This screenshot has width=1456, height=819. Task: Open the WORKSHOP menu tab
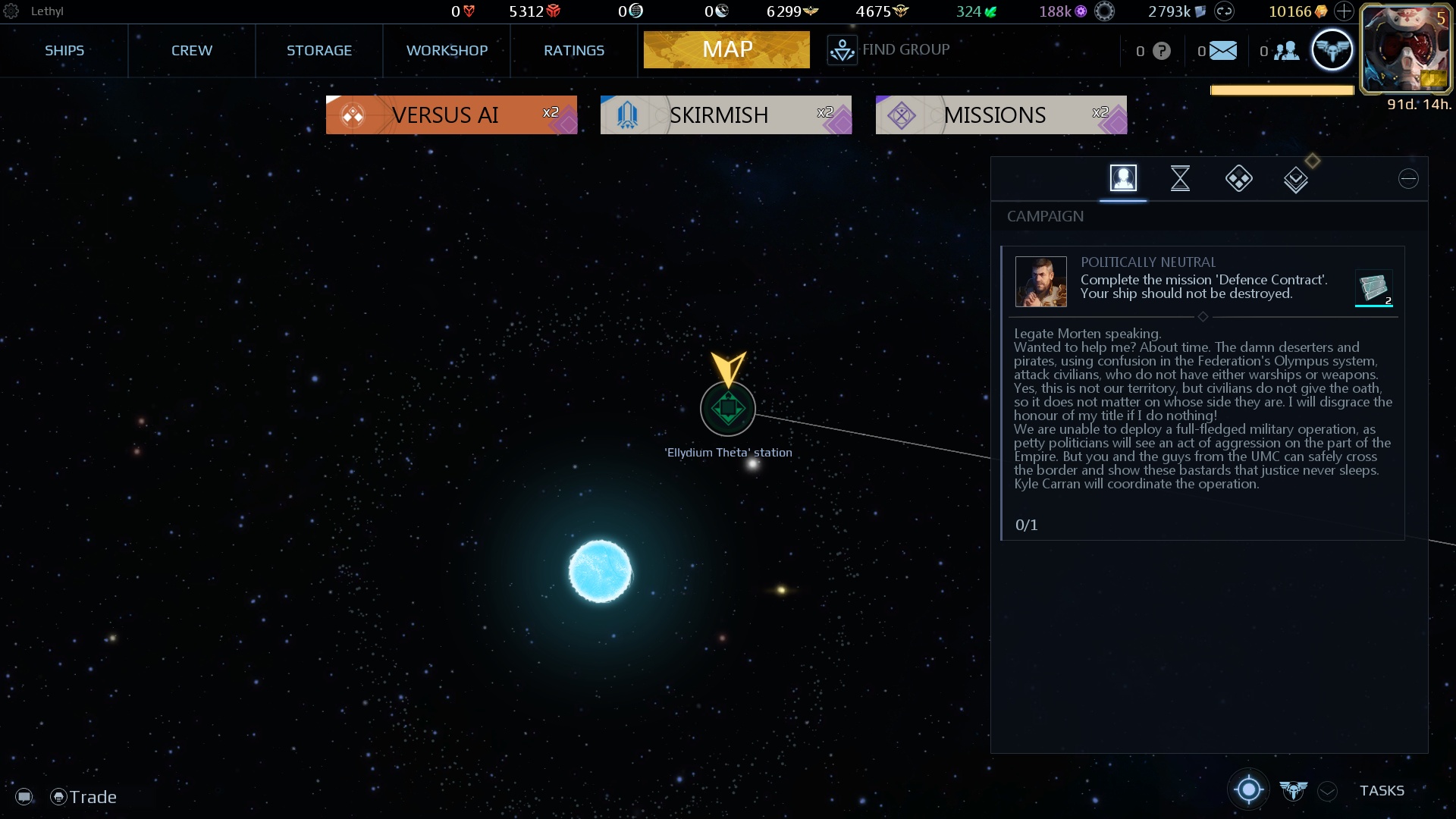click(x=447, y=50)
